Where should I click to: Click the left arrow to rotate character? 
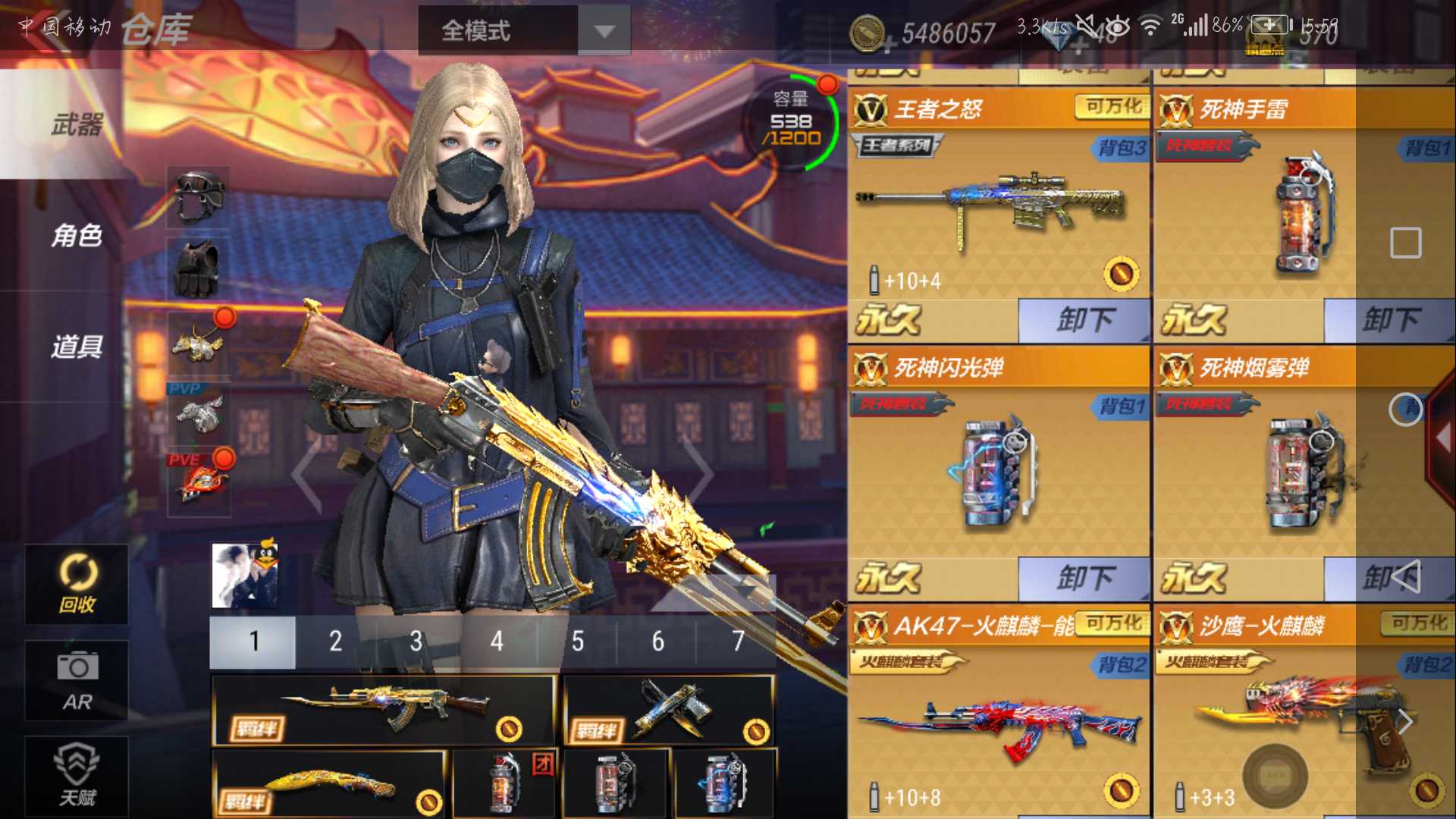coord(303,474)
